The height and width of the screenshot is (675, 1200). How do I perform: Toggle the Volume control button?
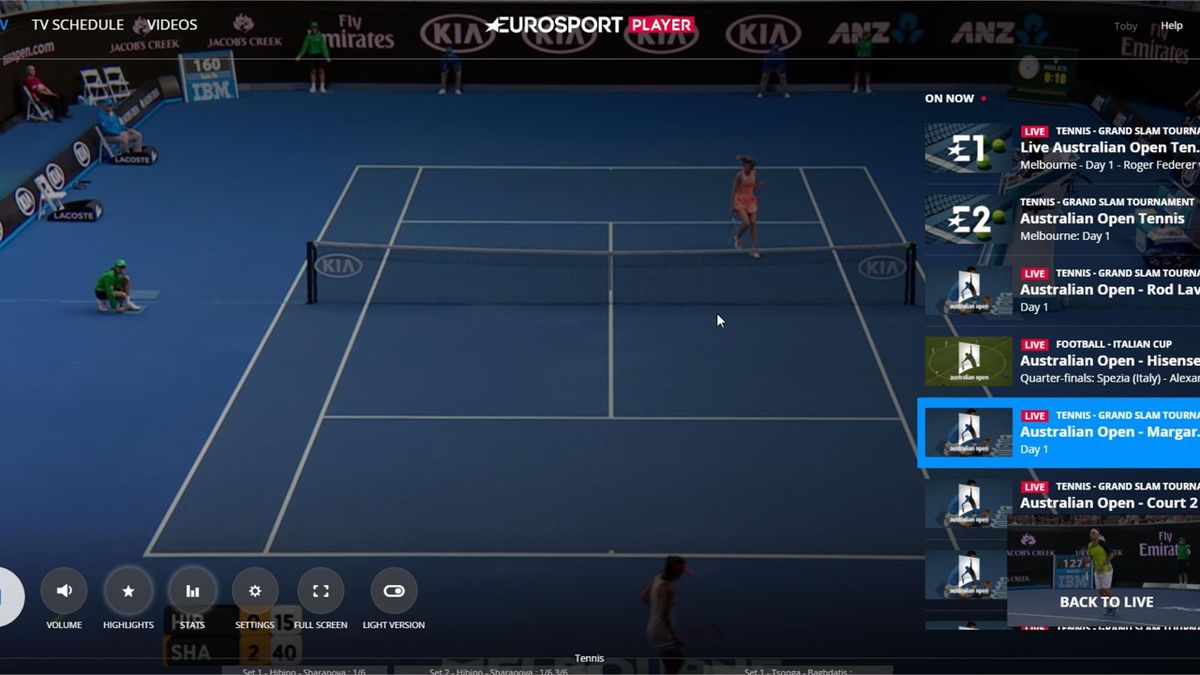[x=64, y=591]
